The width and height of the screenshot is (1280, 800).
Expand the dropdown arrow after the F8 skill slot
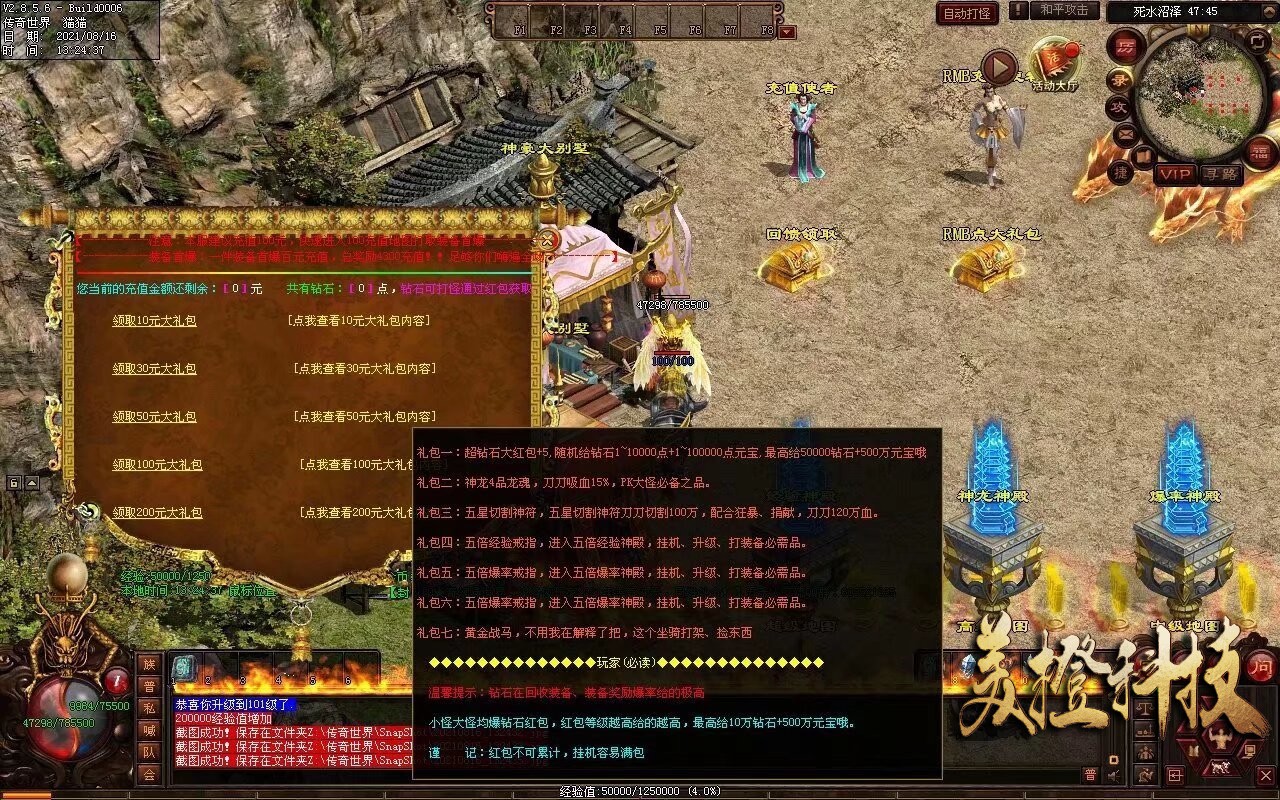click(787, 30)
